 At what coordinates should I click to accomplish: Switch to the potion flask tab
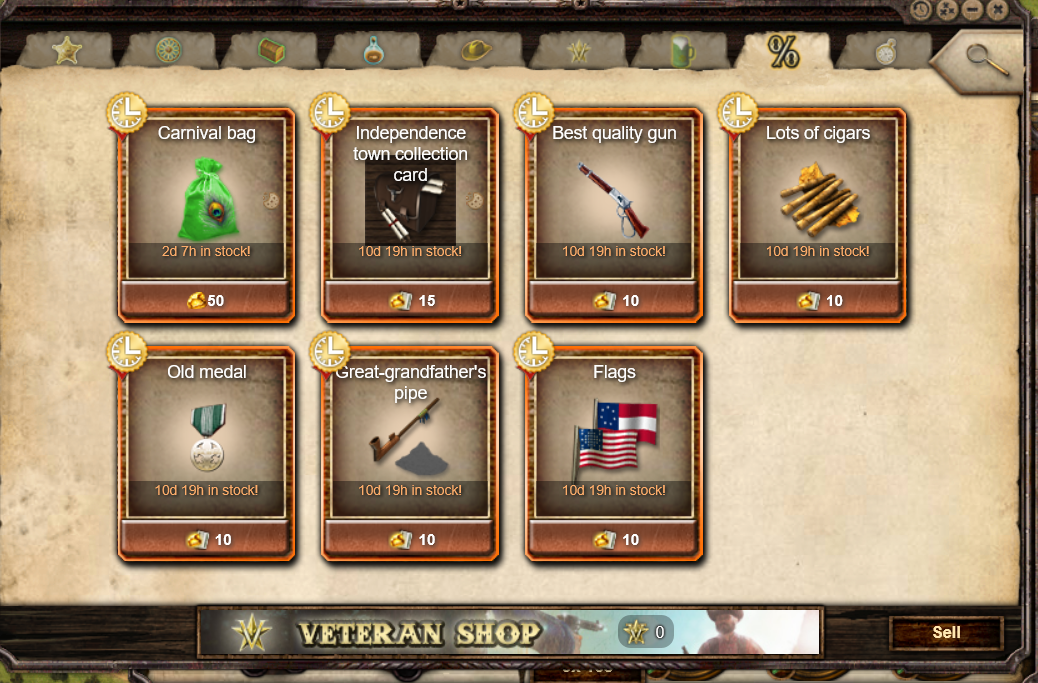click(372, 51)
